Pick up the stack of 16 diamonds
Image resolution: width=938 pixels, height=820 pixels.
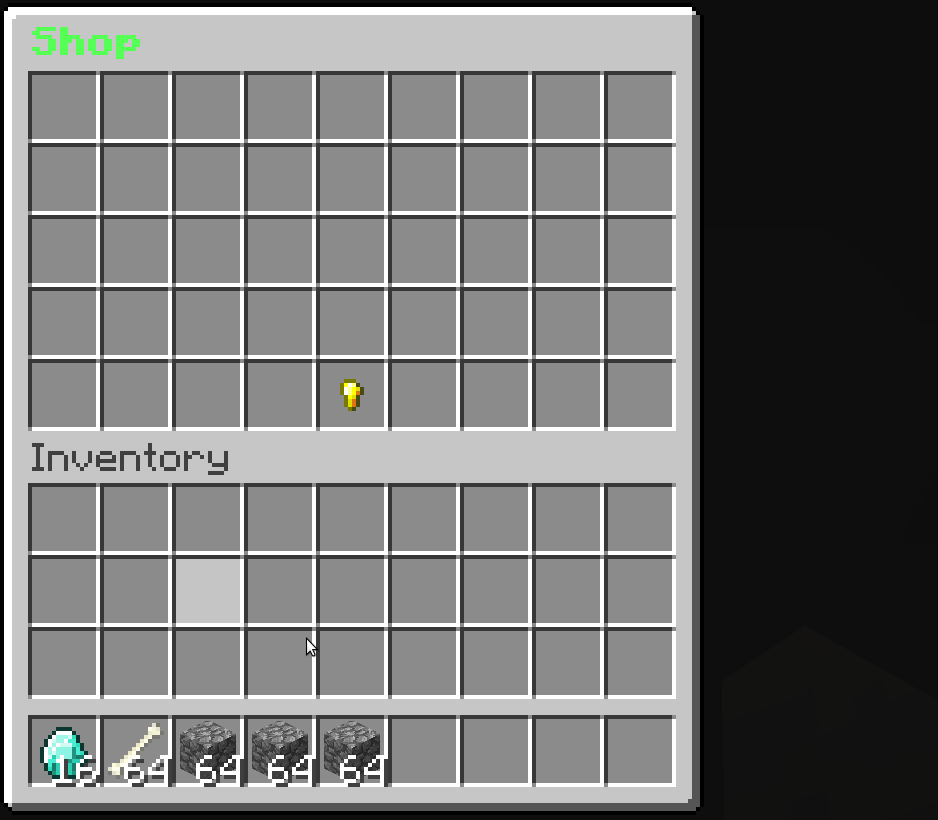[x=64, y=751]
